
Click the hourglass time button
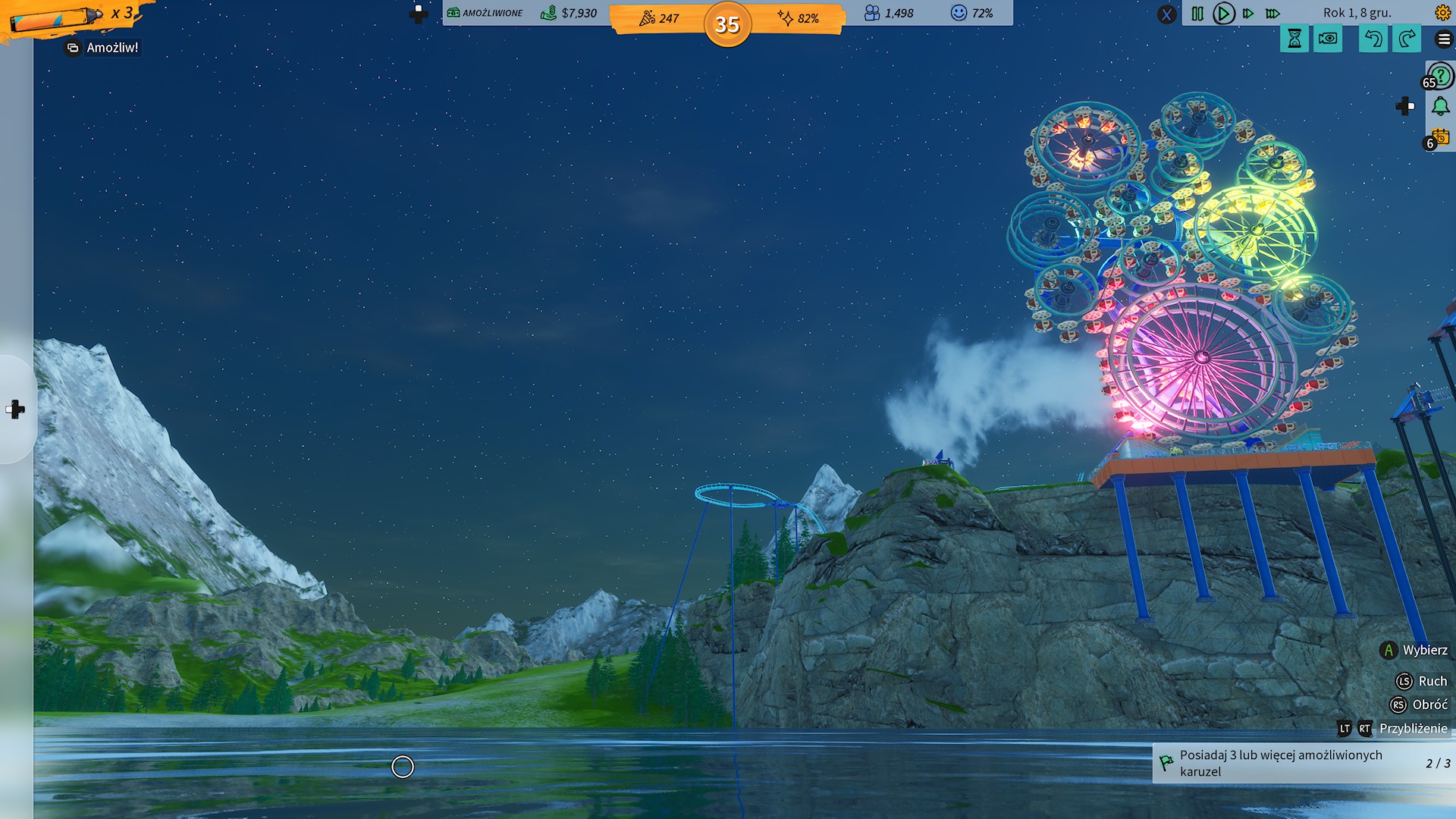pos(1294,39)
